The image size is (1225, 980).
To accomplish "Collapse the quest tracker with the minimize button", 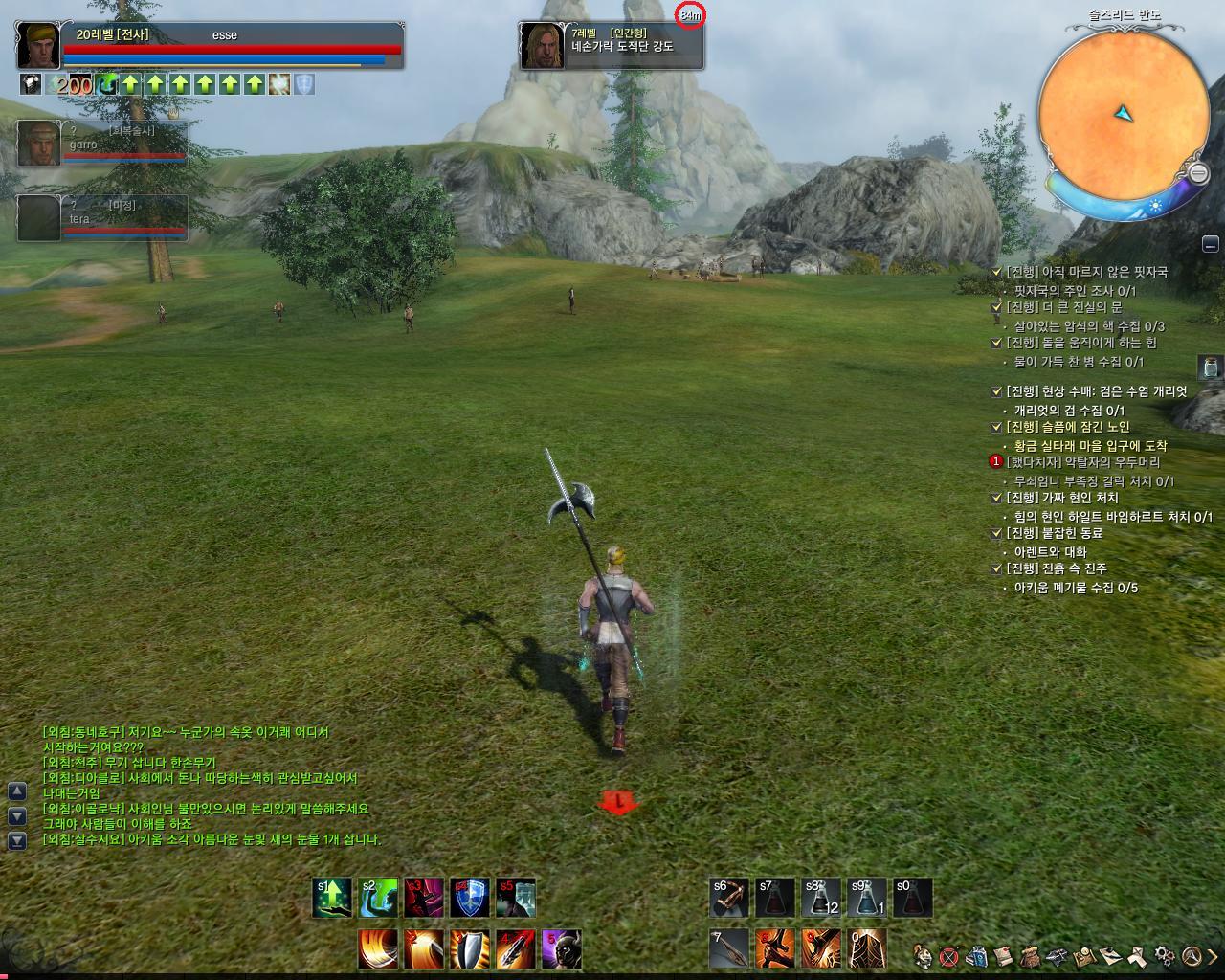I will tap(1211, 243).
